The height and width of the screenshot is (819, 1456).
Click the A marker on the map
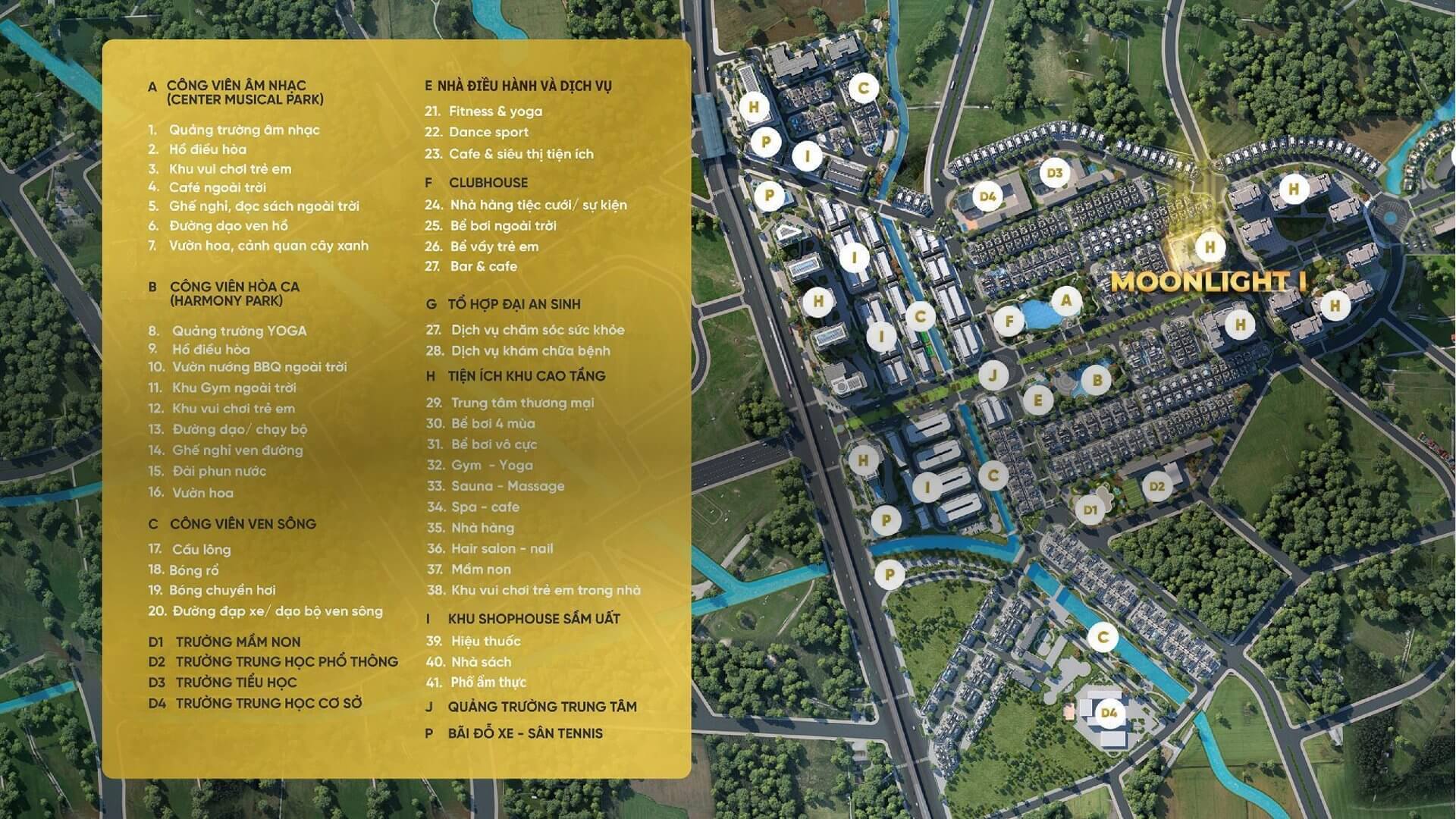[1065, 300]
